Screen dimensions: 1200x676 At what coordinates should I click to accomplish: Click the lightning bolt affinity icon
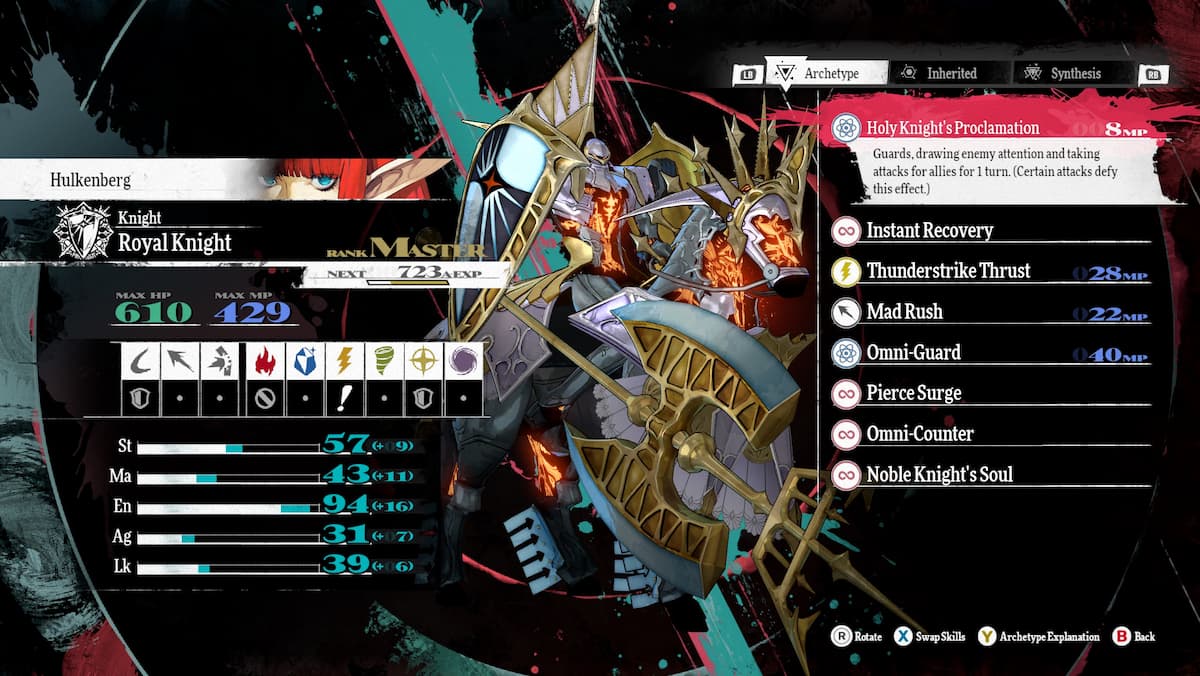(342, 361)
